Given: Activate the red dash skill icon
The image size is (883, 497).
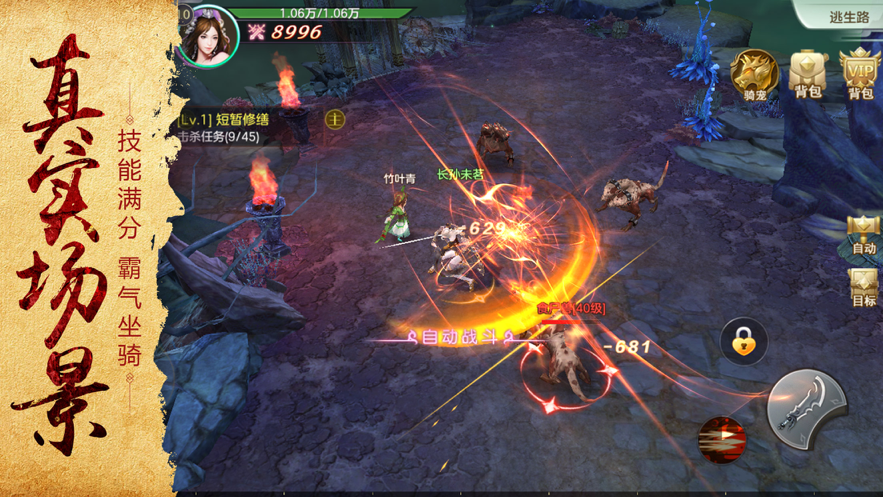Looking at the screenshot, I should click(722, 440).
